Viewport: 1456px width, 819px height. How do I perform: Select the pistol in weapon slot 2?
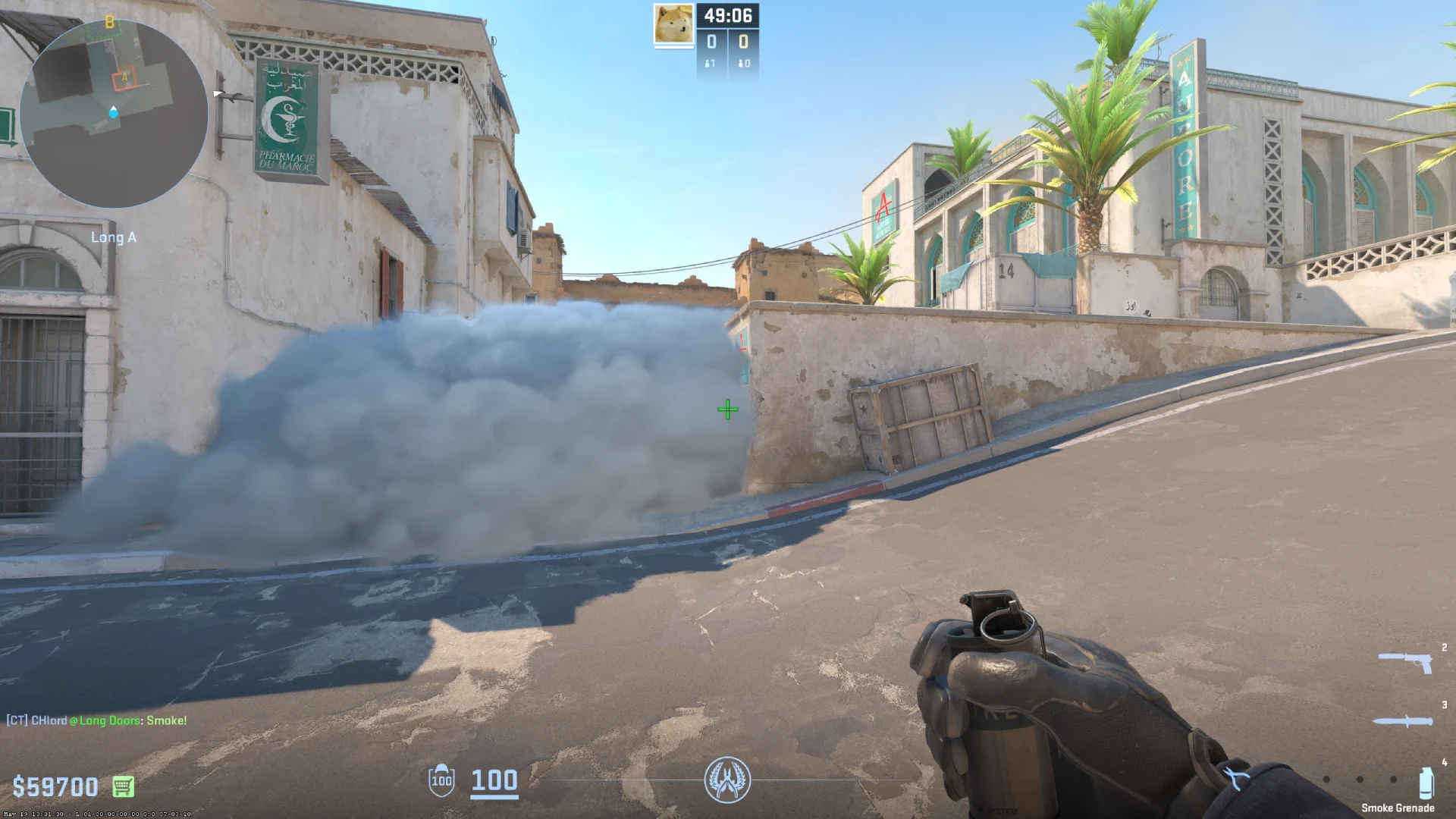tap(1407, 661)
